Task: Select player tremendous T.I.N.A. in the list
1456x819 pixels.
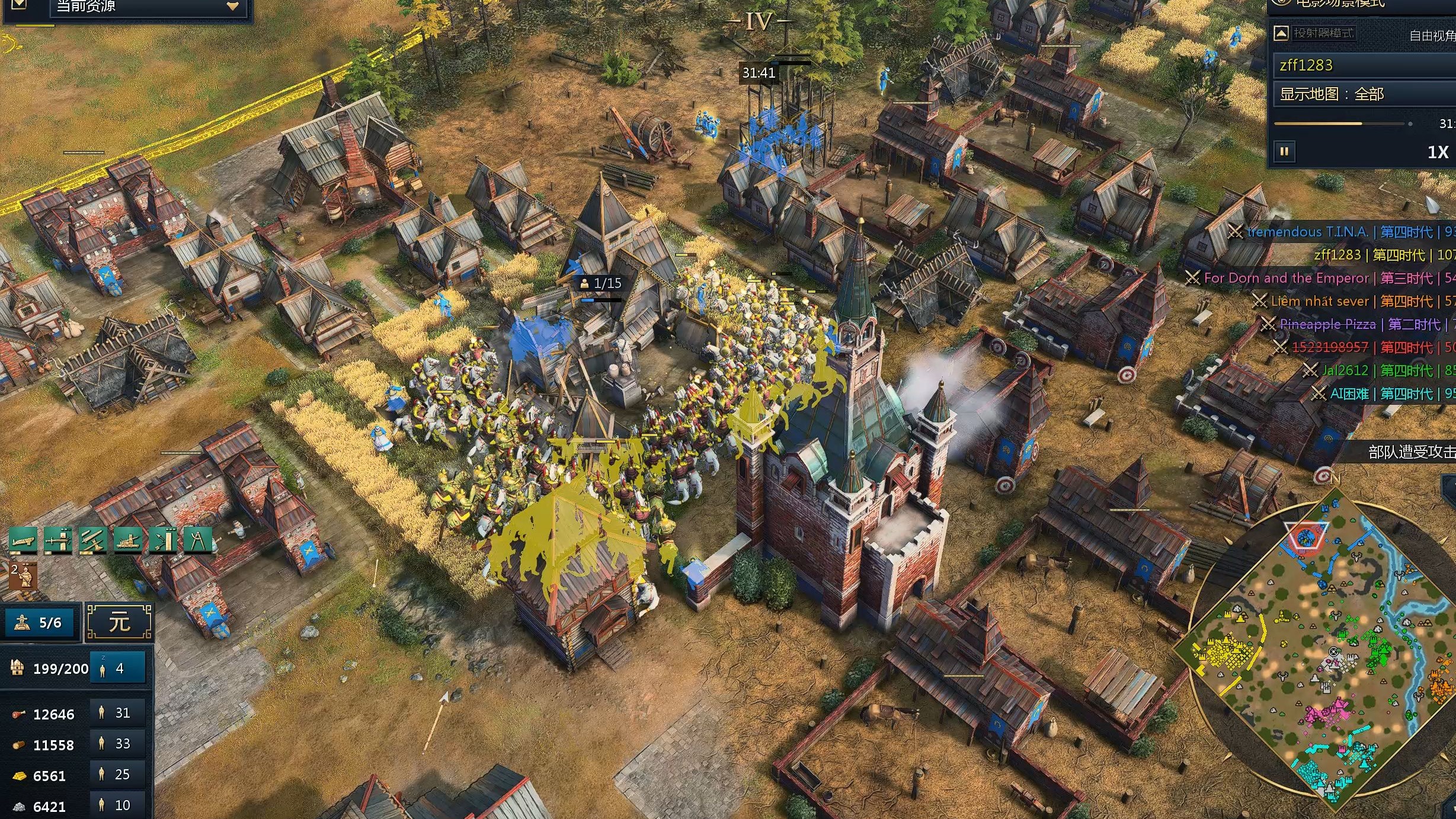Action: [x=1307, y=232]
